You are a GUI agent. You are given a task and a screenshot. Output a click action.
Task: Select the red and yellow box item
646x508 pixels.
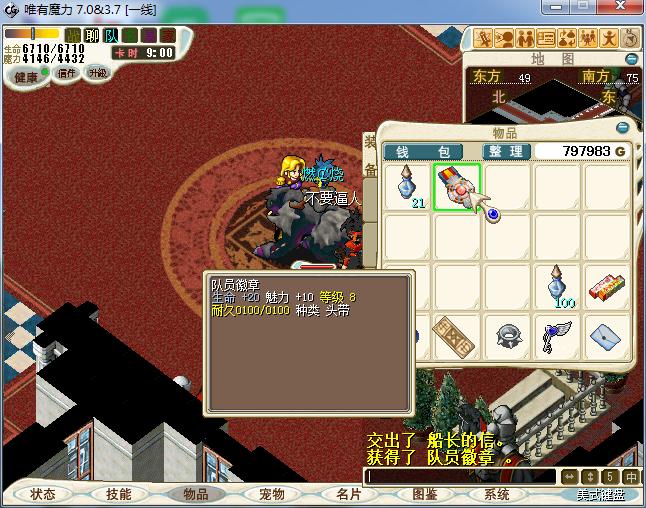[607, 287]
